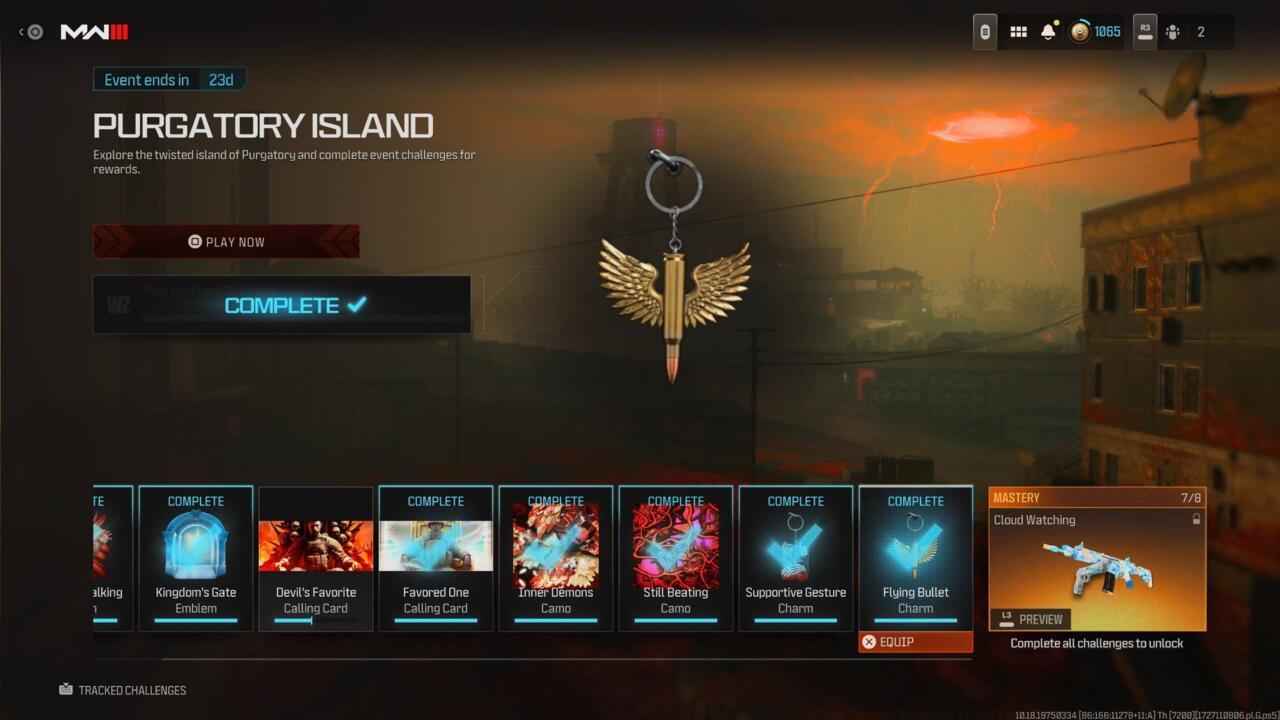Open the Cloud Watching mastery reward panel
The image size is (1280, 720).
[x=1096, y=560]
